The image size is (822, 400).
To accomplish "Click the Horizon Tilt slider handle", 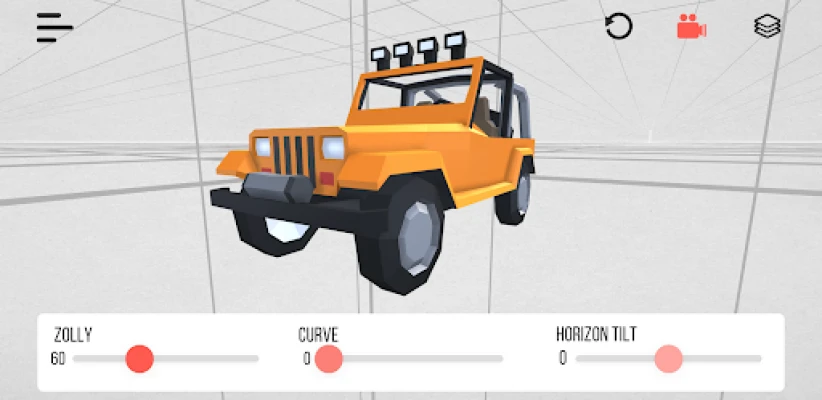I will (668, 358).
